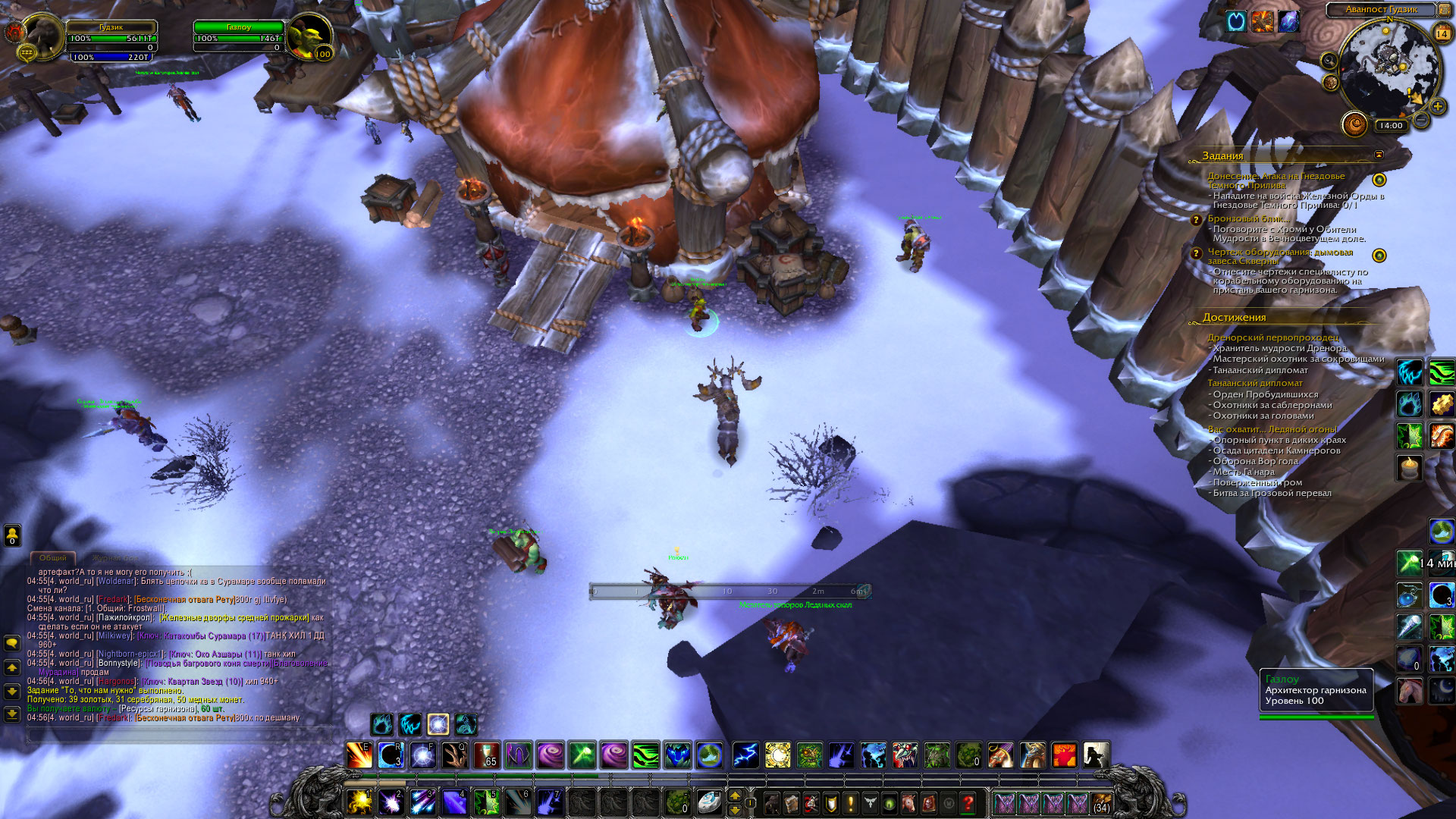The image size is (1456, 819).
Task: Open the chat menu speech bubble button
Action: tap(12, 644)
